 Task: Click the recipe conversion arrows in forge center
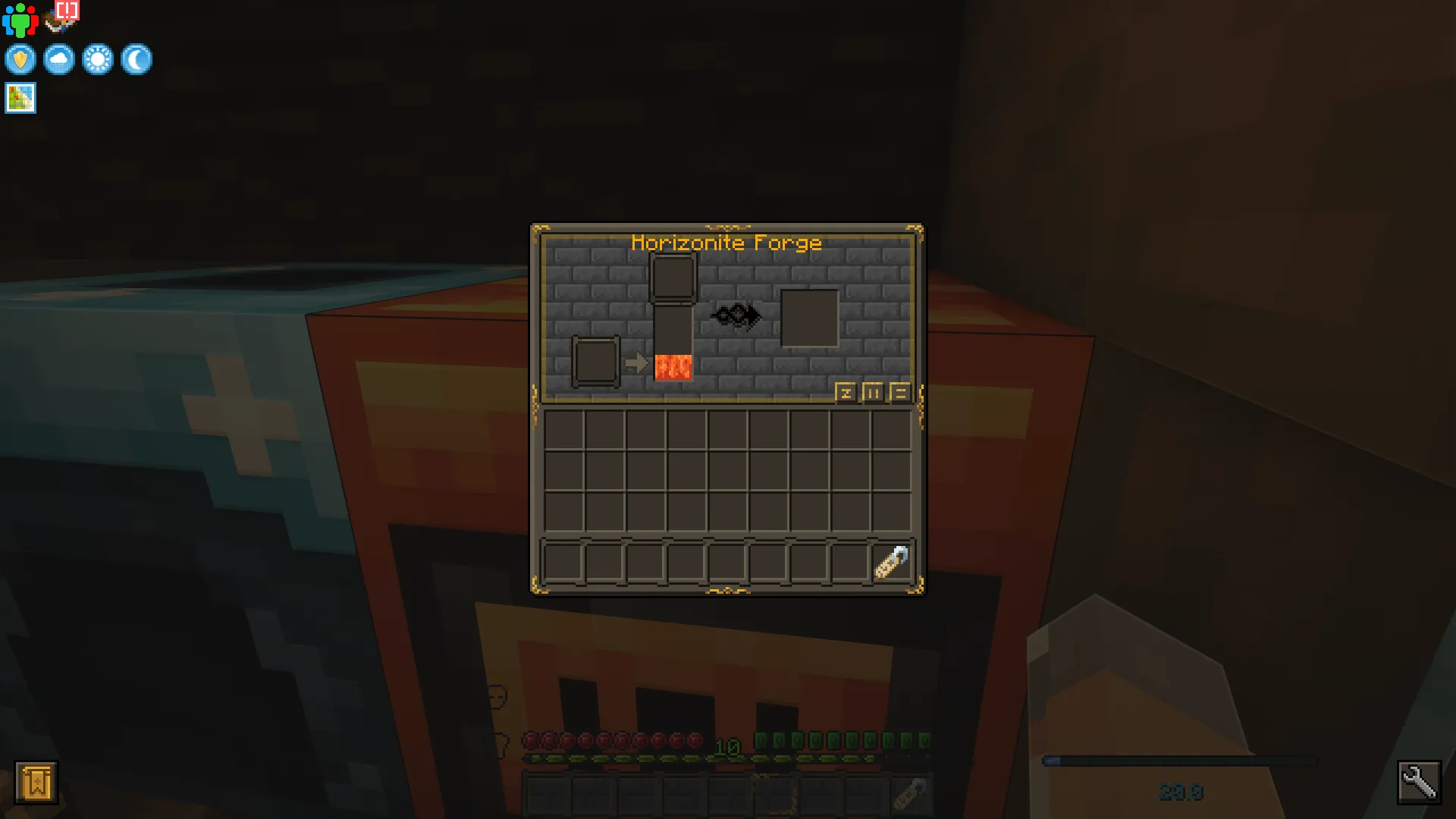click(736, 315)
